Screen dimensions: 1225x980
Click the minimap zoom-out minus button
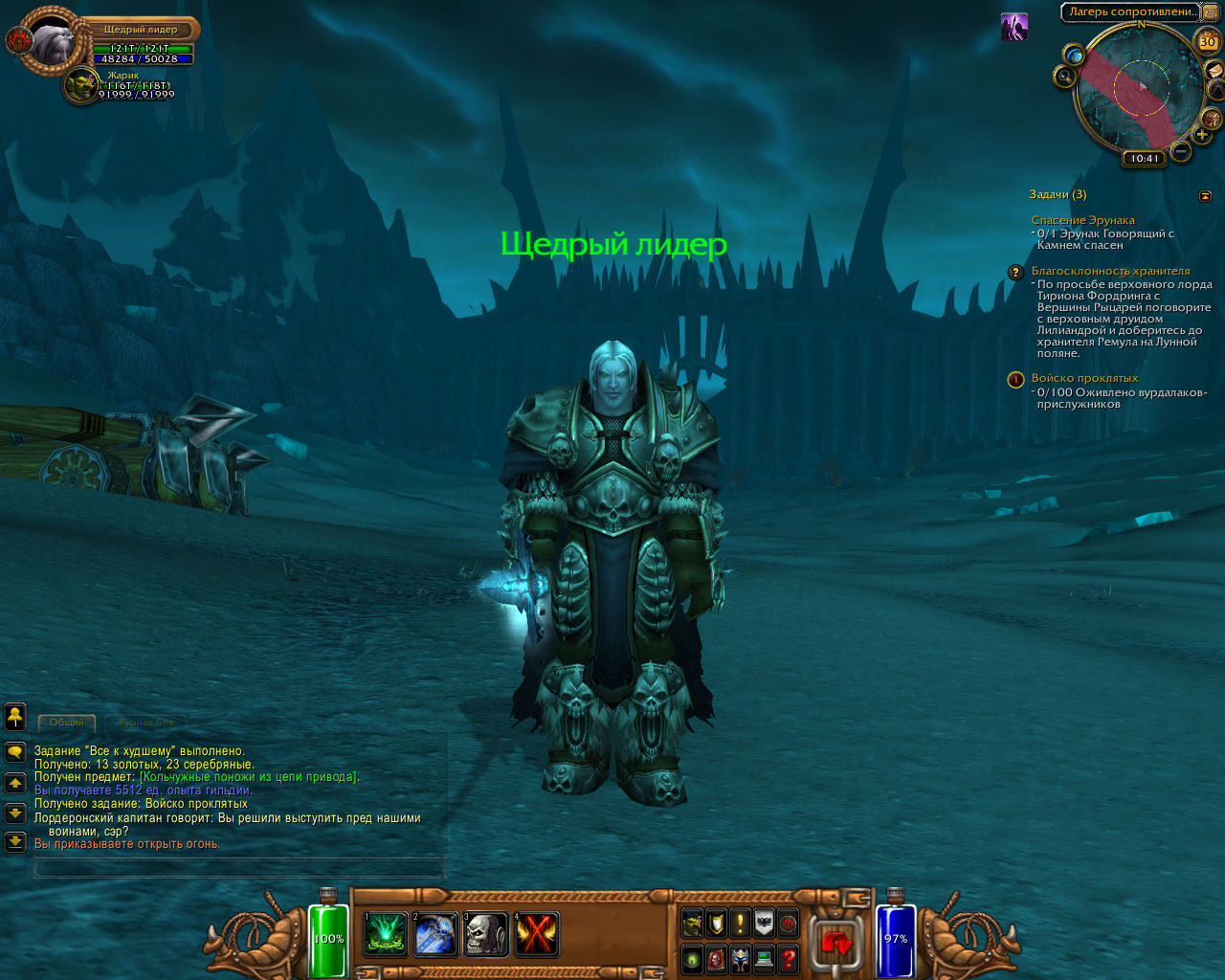tap(1181, 151)
